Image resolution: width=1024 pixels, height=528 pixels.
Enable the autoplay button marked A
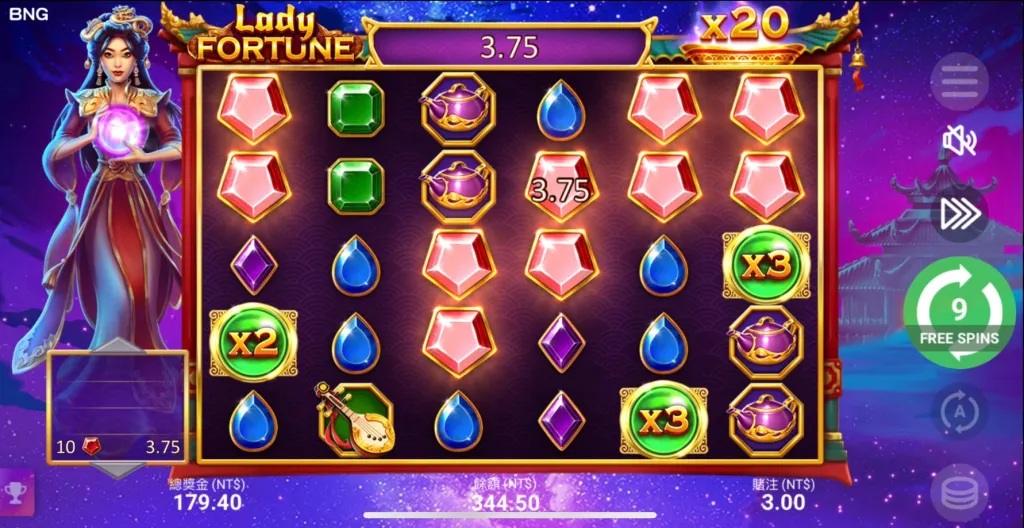pos(959,411)
